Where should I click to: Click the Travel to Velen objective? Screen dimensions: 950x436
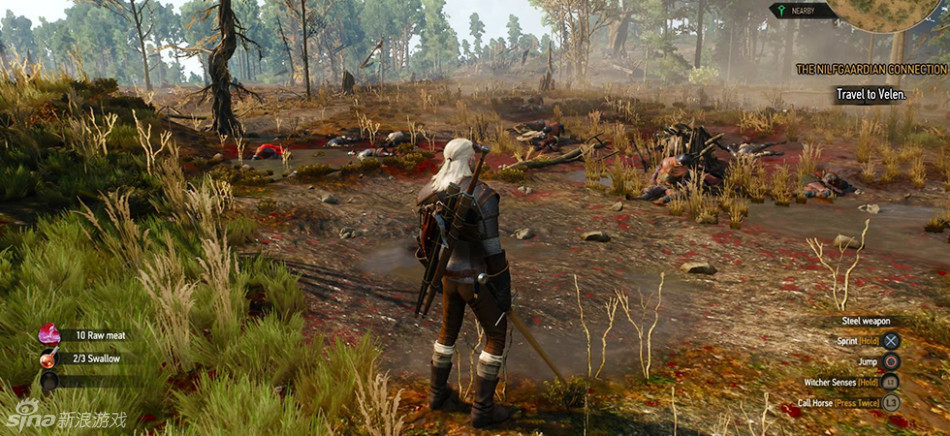pos(871,95)
